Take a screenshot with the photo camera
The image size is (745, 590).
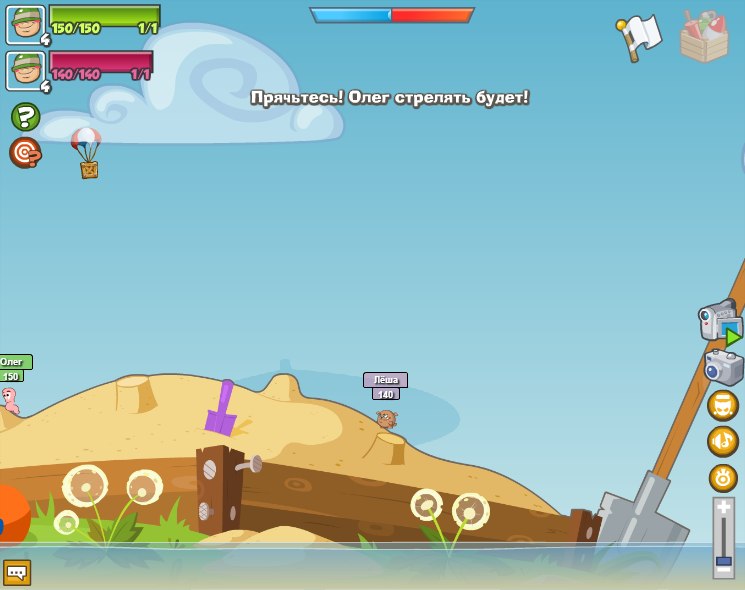pyautogui.click(x=723, y=367)
